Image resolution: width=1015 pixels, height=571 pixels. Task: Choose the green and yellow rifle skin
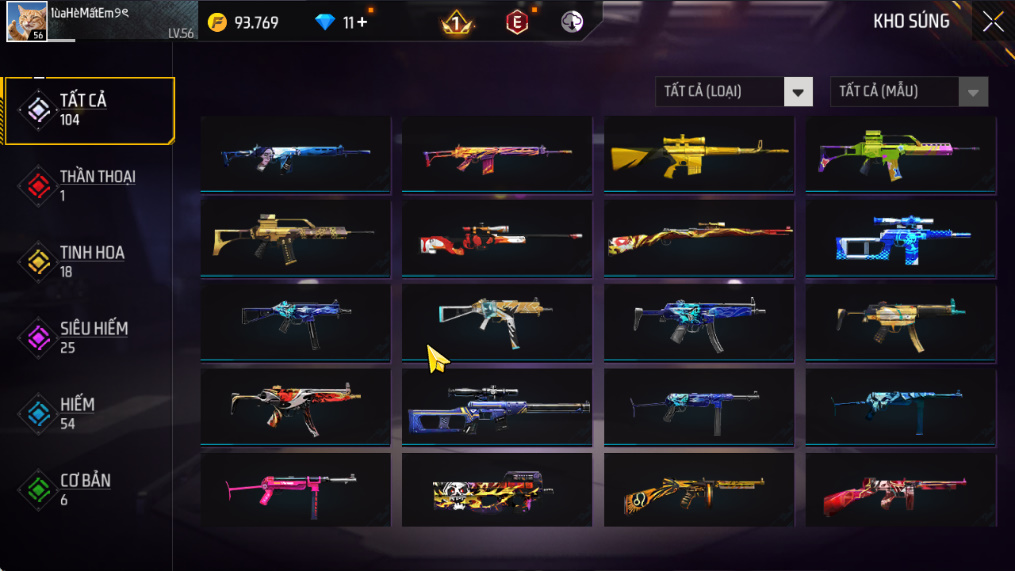[900, 154]
